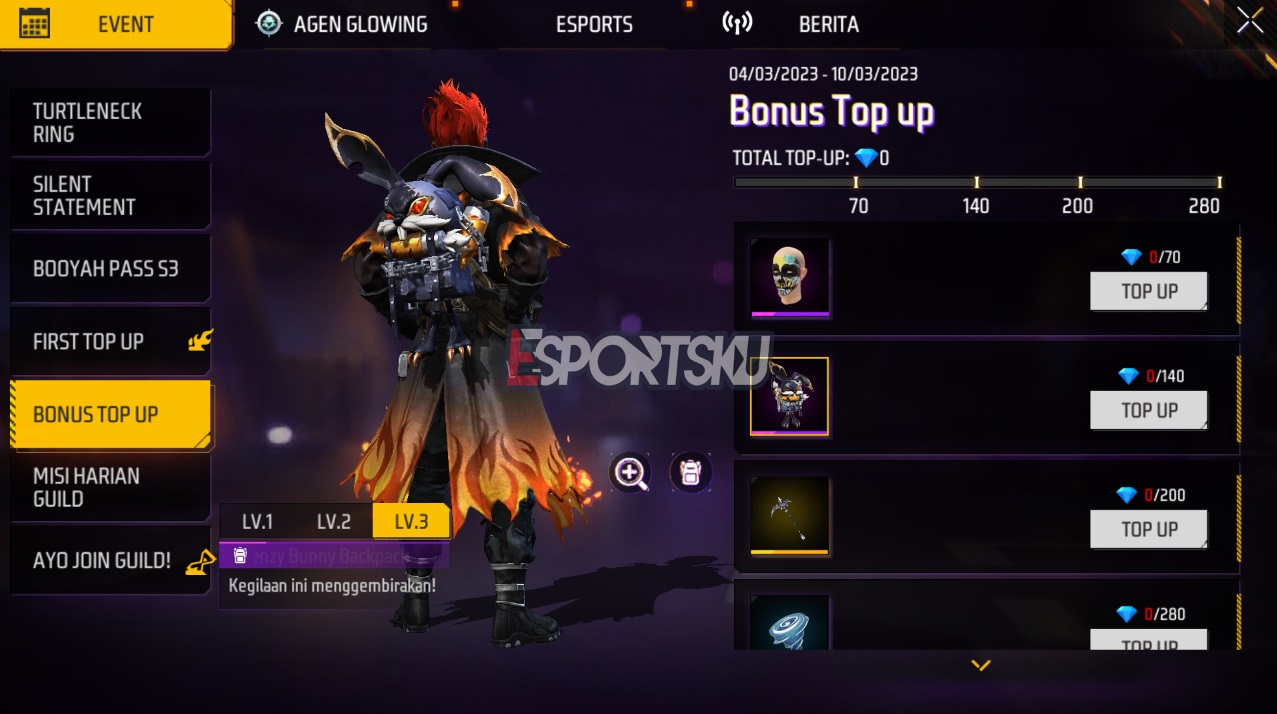
Task: Top up for the 140 diamond reward
Action: click(x=1149, y=410)
